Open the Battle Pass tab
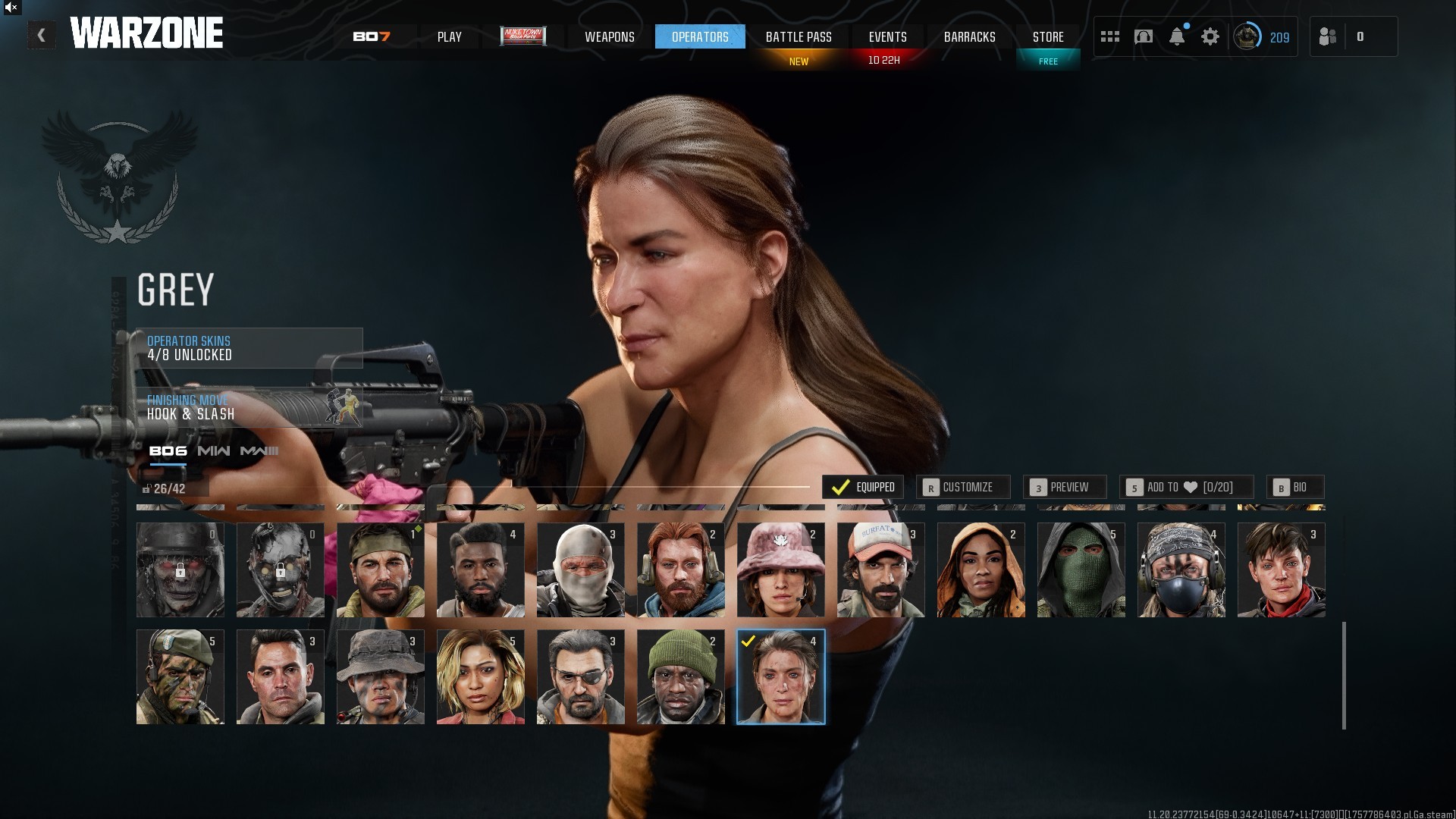This screenshot has width=1456, height=819. [799, 36]
